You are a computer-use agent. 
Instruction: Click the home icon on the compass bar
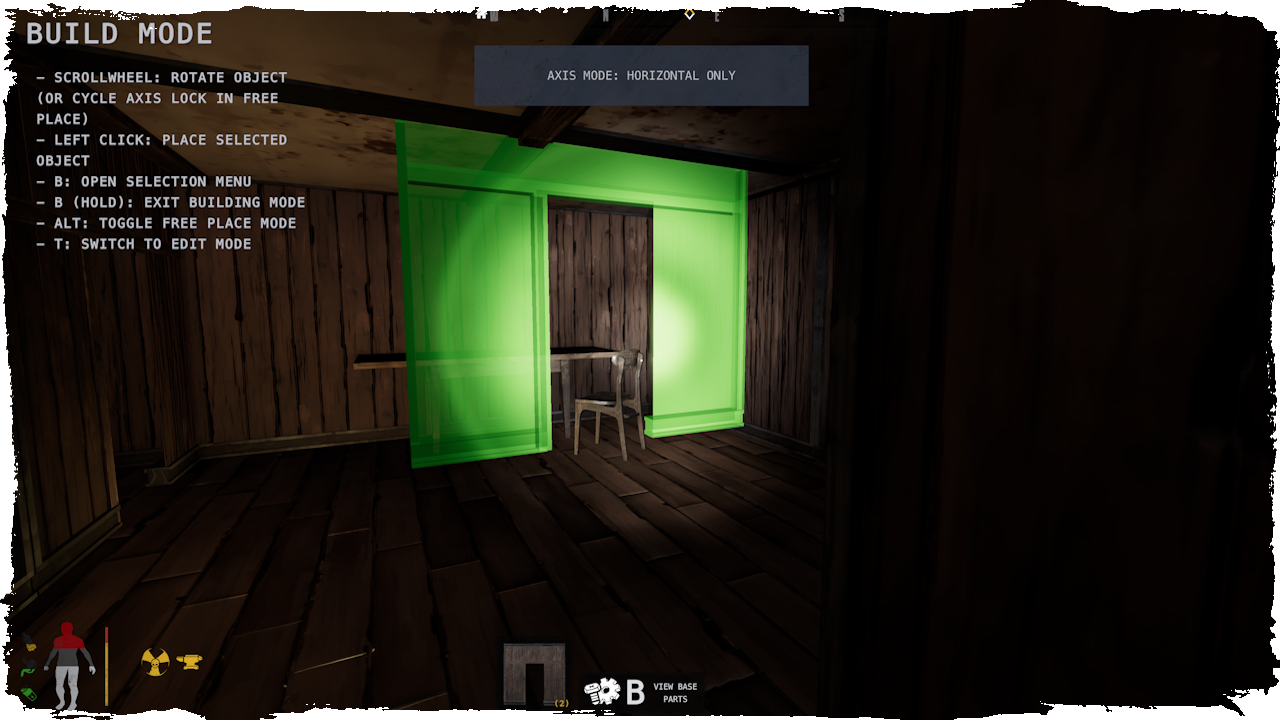coord(481,14)
